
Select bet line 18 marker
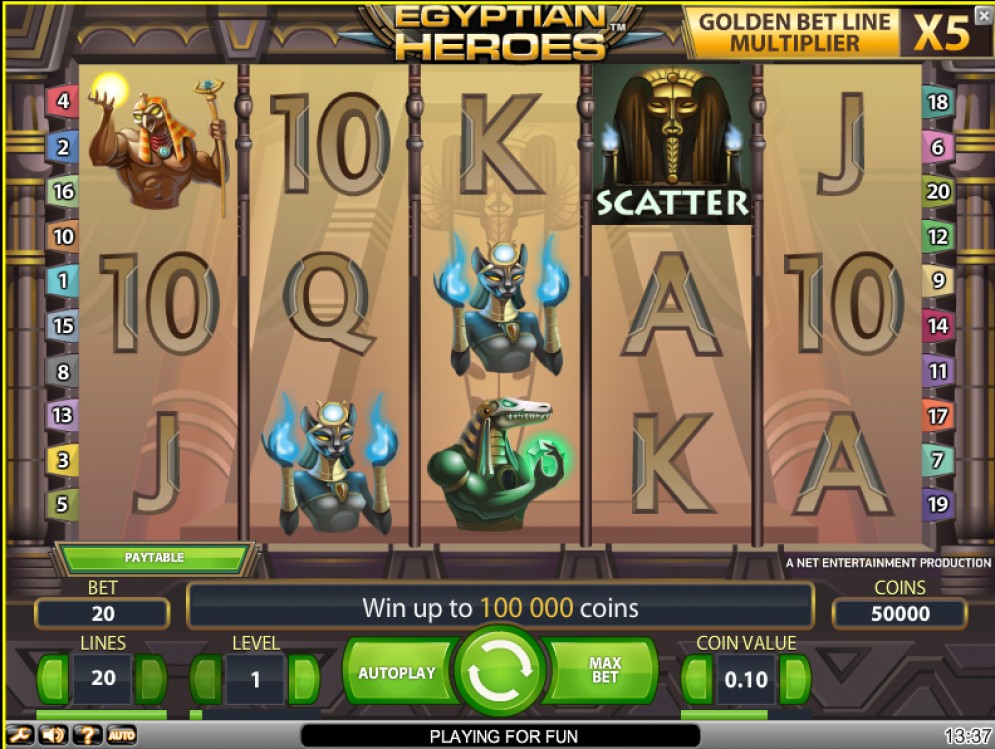coord(937,101)
